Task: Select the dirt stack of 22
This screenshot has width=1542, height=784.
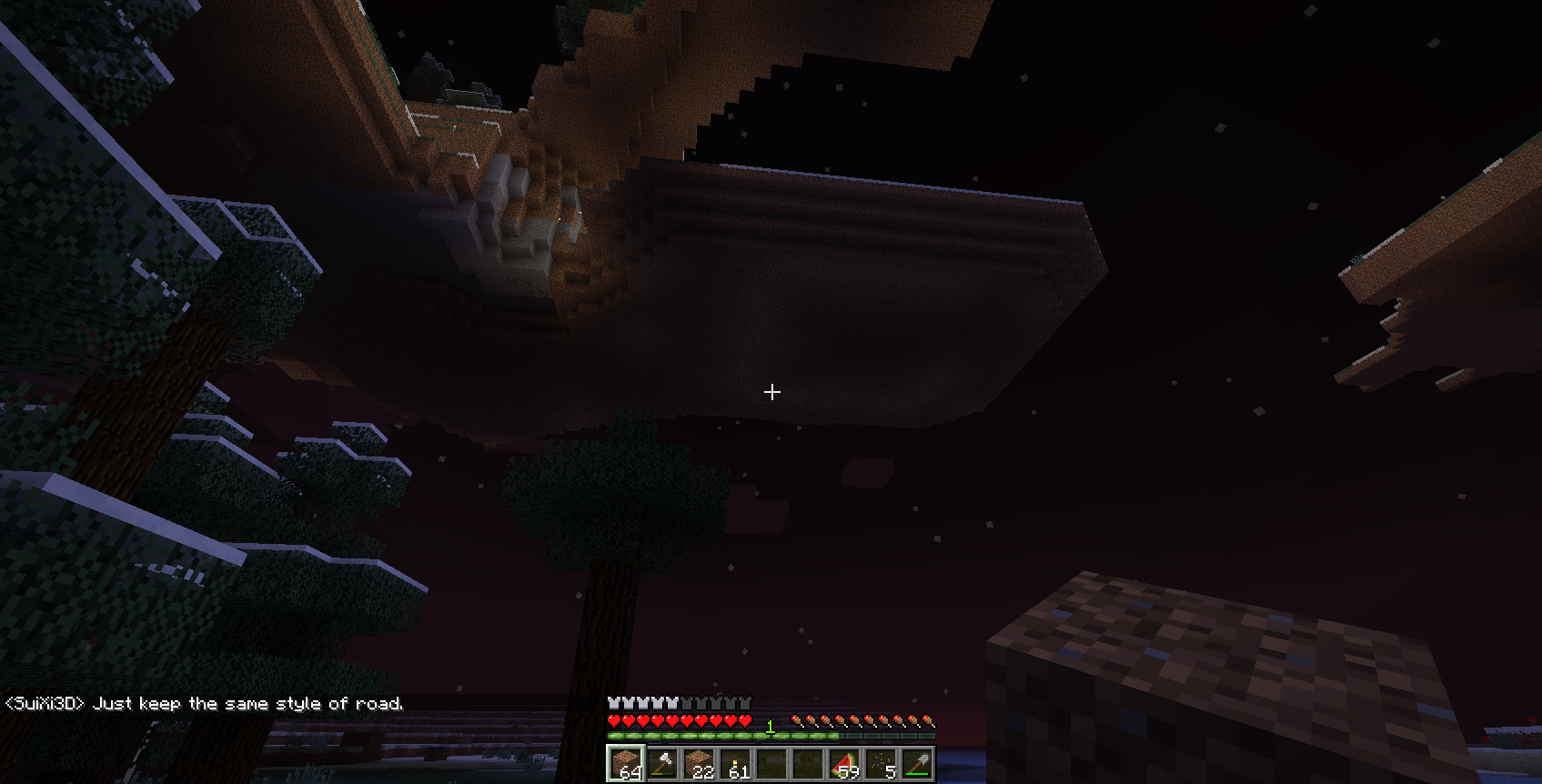Action: pos(698,763)
